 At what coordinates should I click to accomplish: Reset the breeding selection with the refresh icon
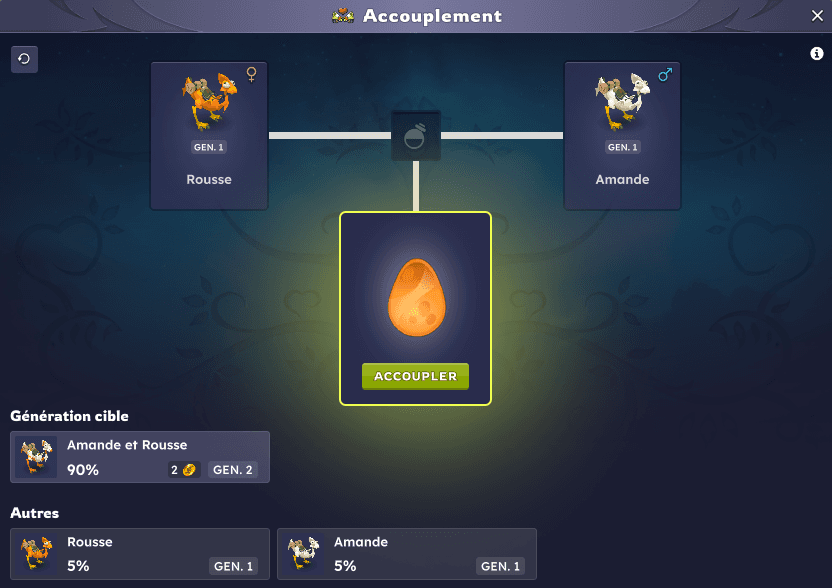point(24,59)
